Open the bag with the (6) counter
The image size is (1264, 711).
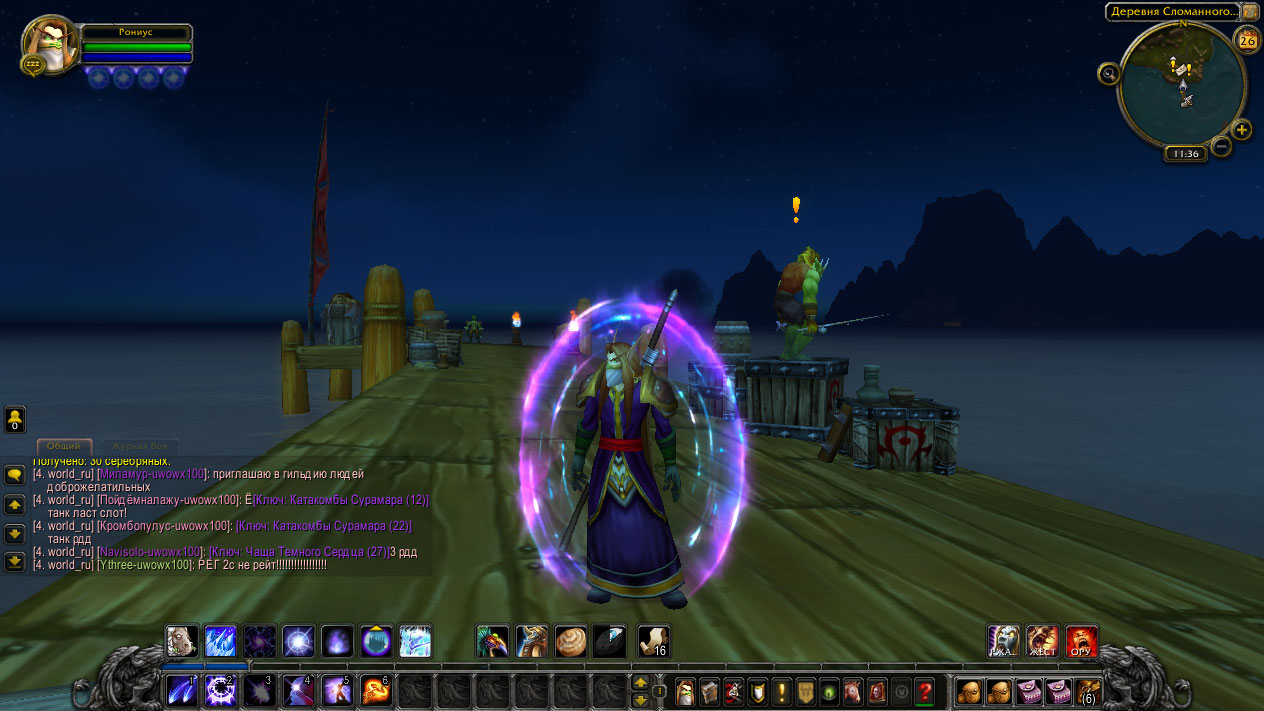pos(1088,690)
